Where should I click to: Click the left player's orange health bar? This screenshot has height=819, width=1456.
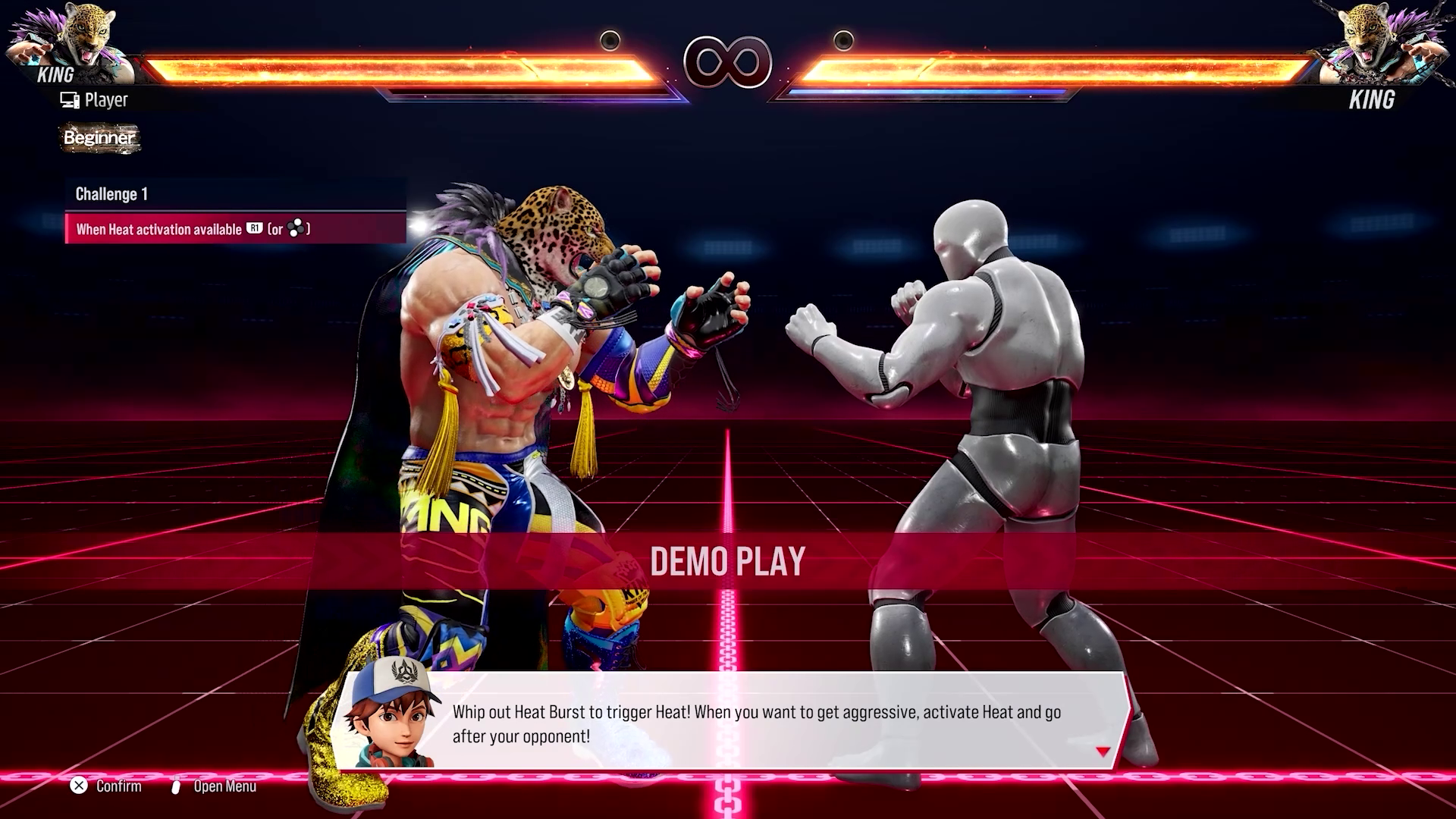pos(402,67)
